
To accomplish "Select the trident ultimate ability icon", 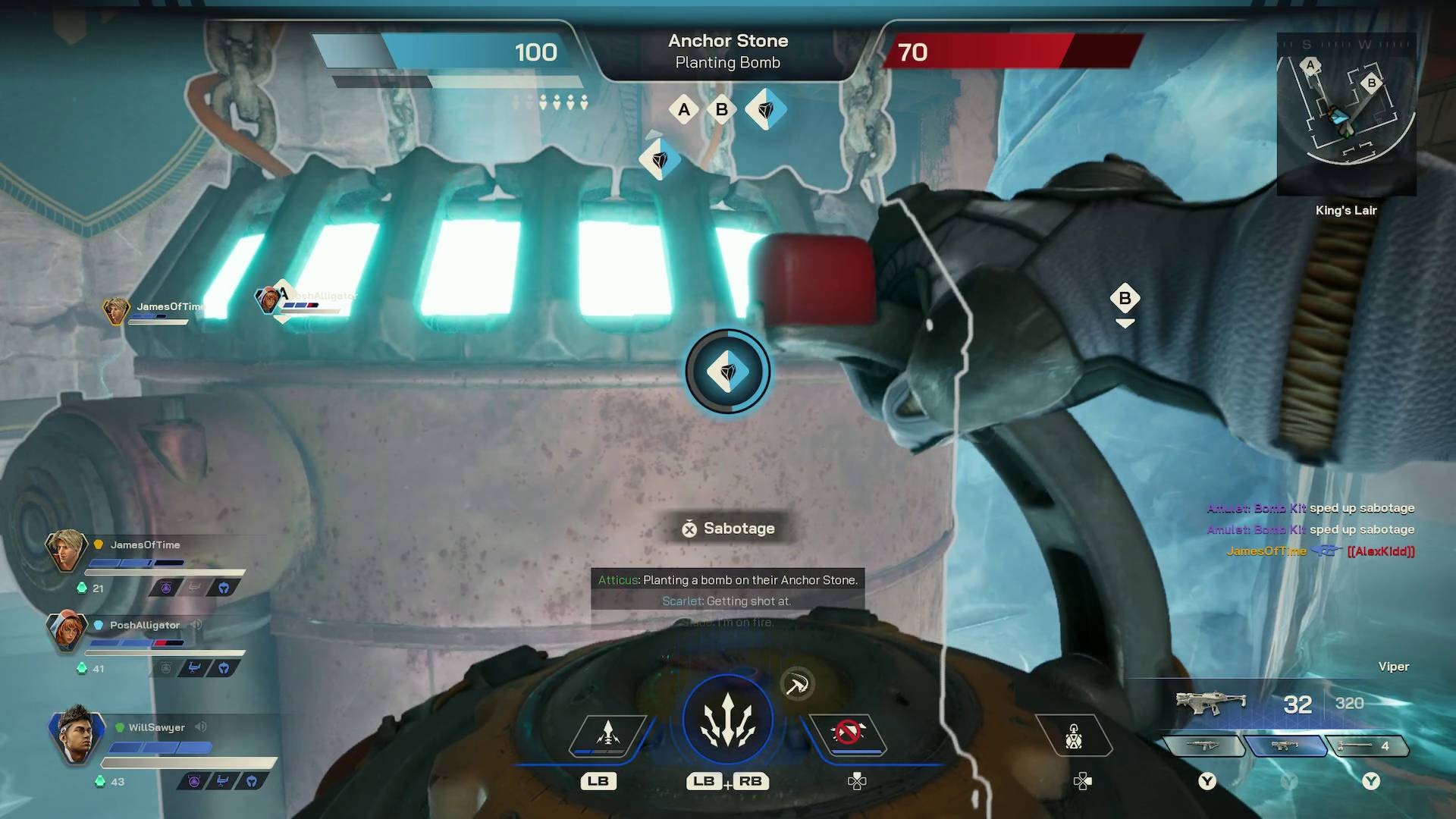I will tap(728, 717).
